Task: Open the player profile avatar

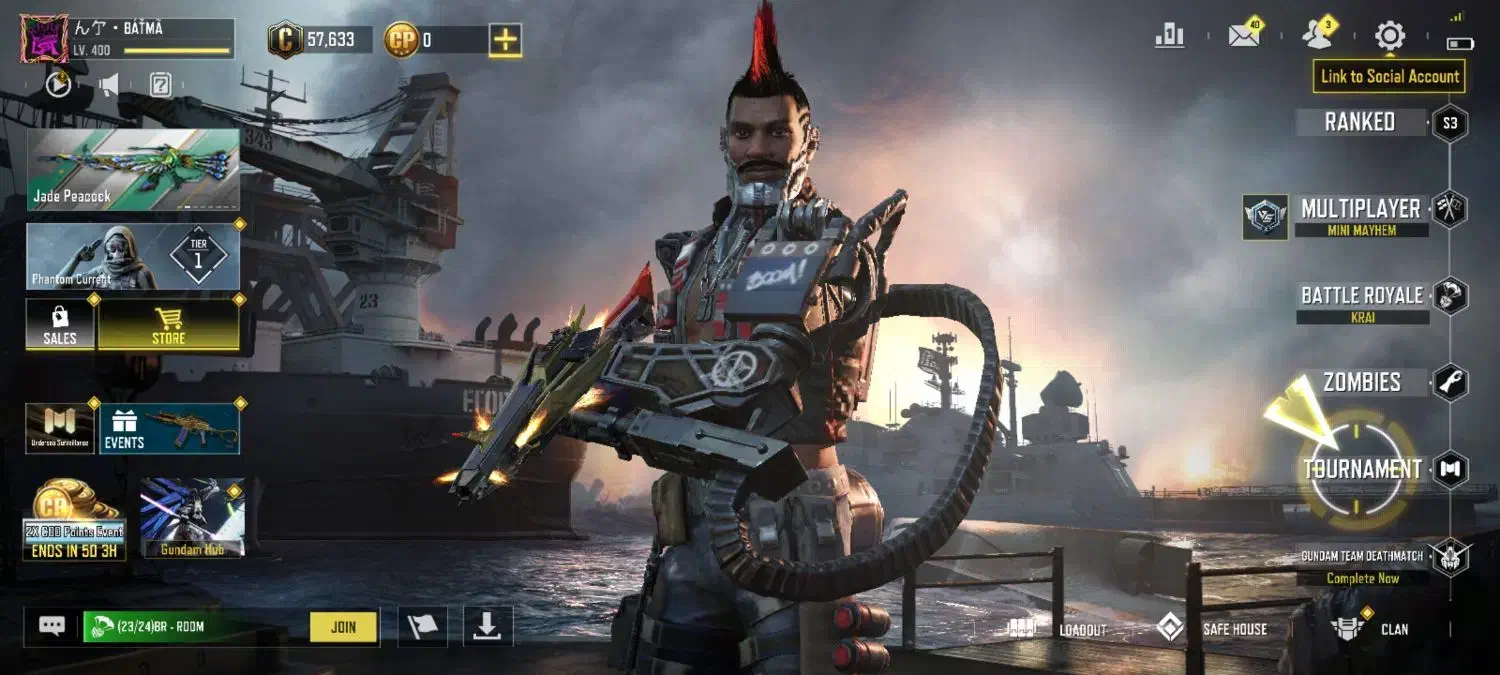Action: (44, 39)
